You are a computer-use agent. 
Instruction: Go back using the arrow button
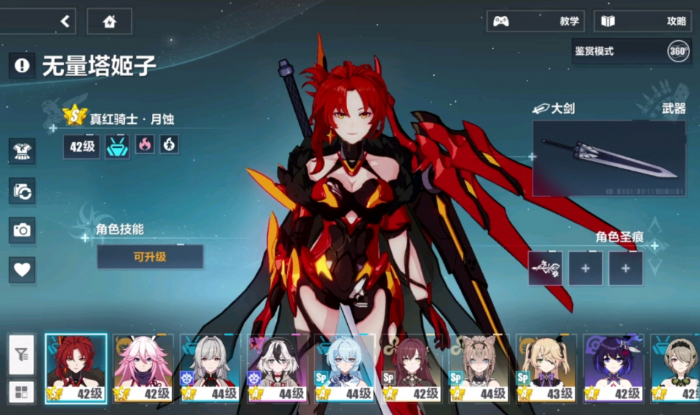click(67, 20)
